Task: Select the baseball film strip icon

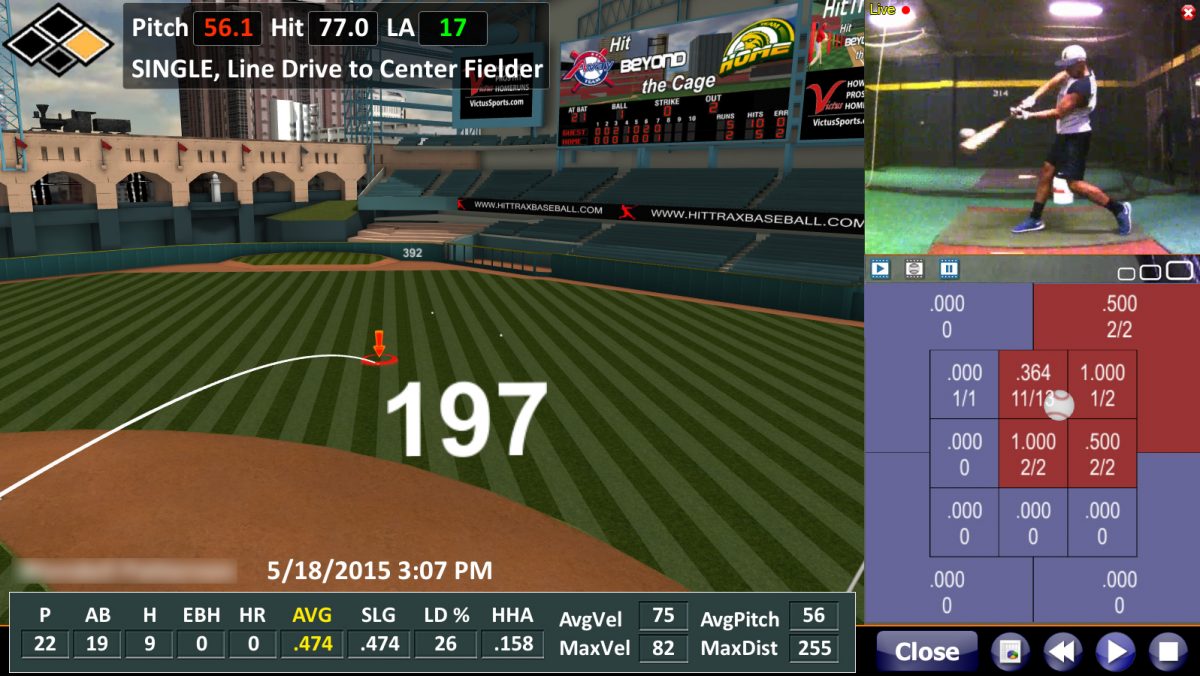Action: pos(914,268)
